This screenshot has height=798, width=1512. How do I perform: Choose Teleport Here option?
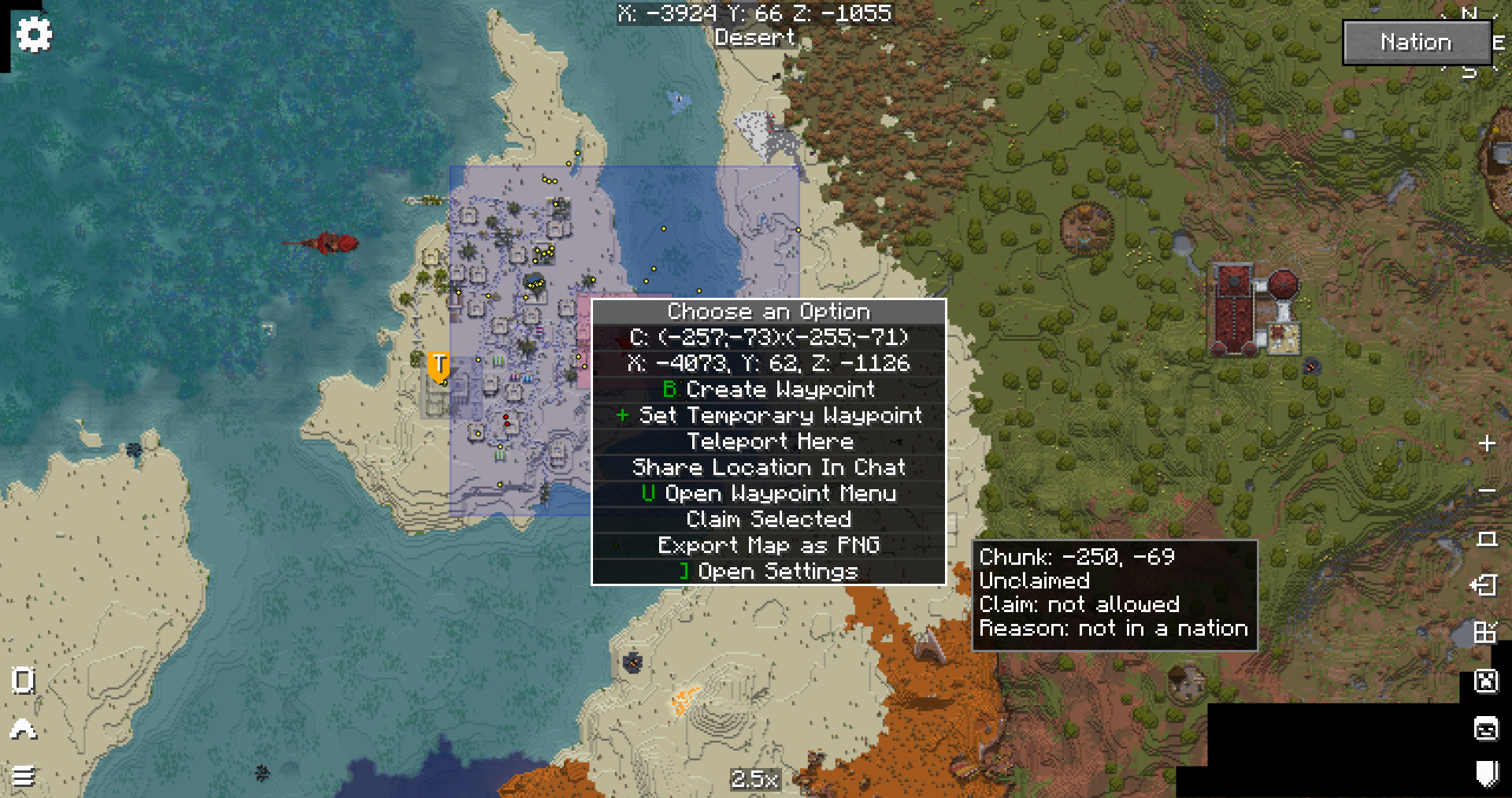(769, 441)
